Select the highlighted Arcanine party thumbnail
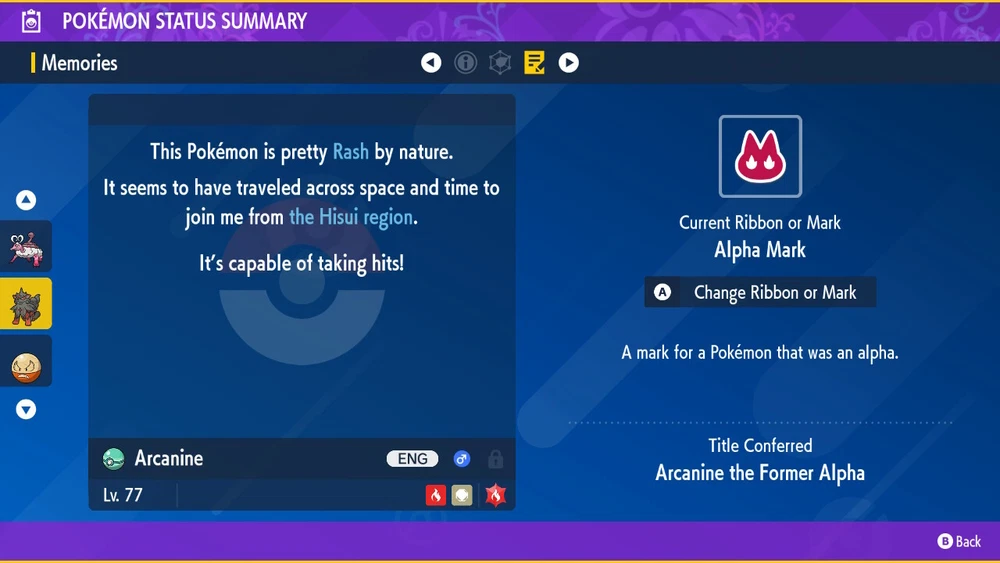 point(25,304)
